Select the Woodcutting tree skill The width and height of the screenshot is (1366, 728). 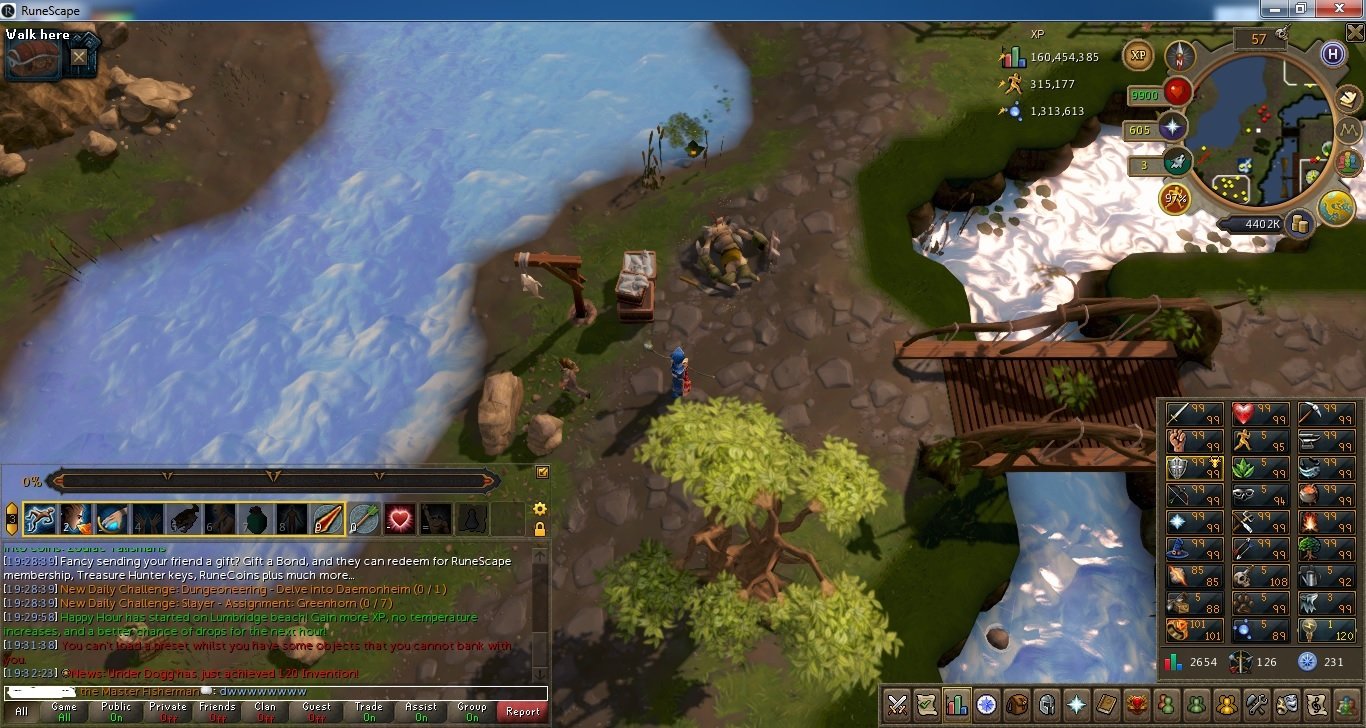1311,548
